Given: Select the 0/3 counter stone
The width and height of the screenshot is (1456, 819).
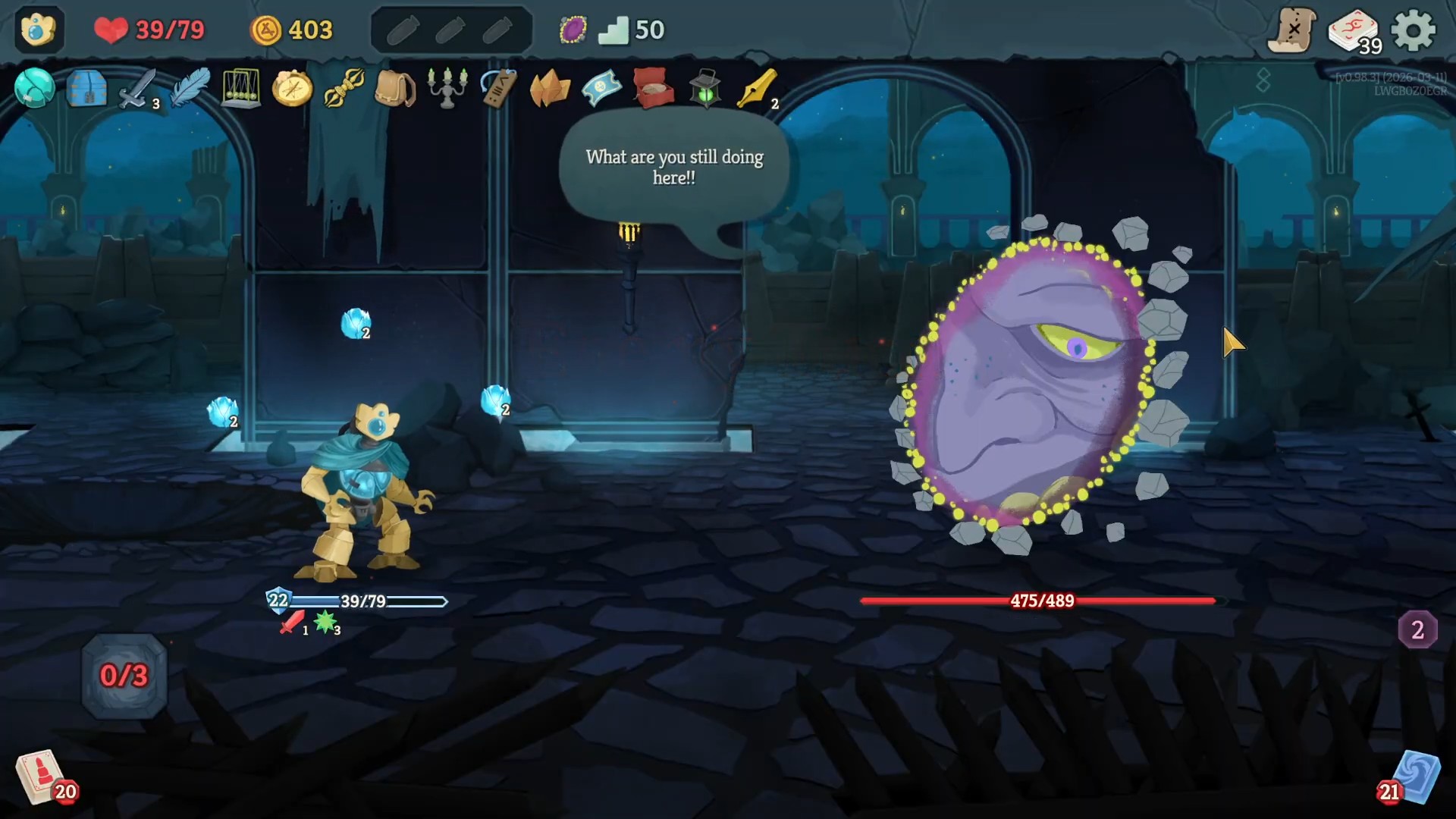Looking at the screenshot, I should coord(122,675).
